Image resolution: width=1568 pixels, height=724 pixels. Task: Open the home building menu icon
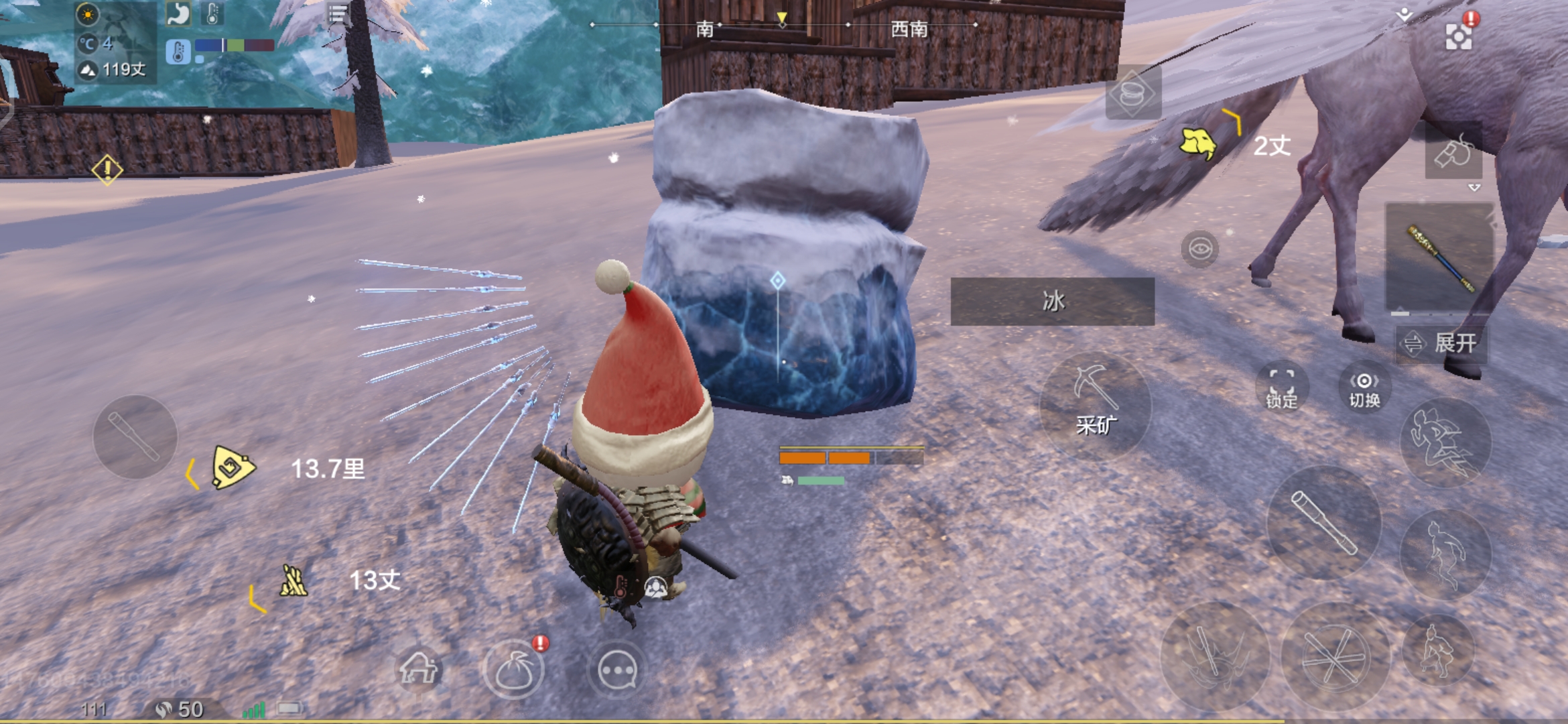coord(418,669)
